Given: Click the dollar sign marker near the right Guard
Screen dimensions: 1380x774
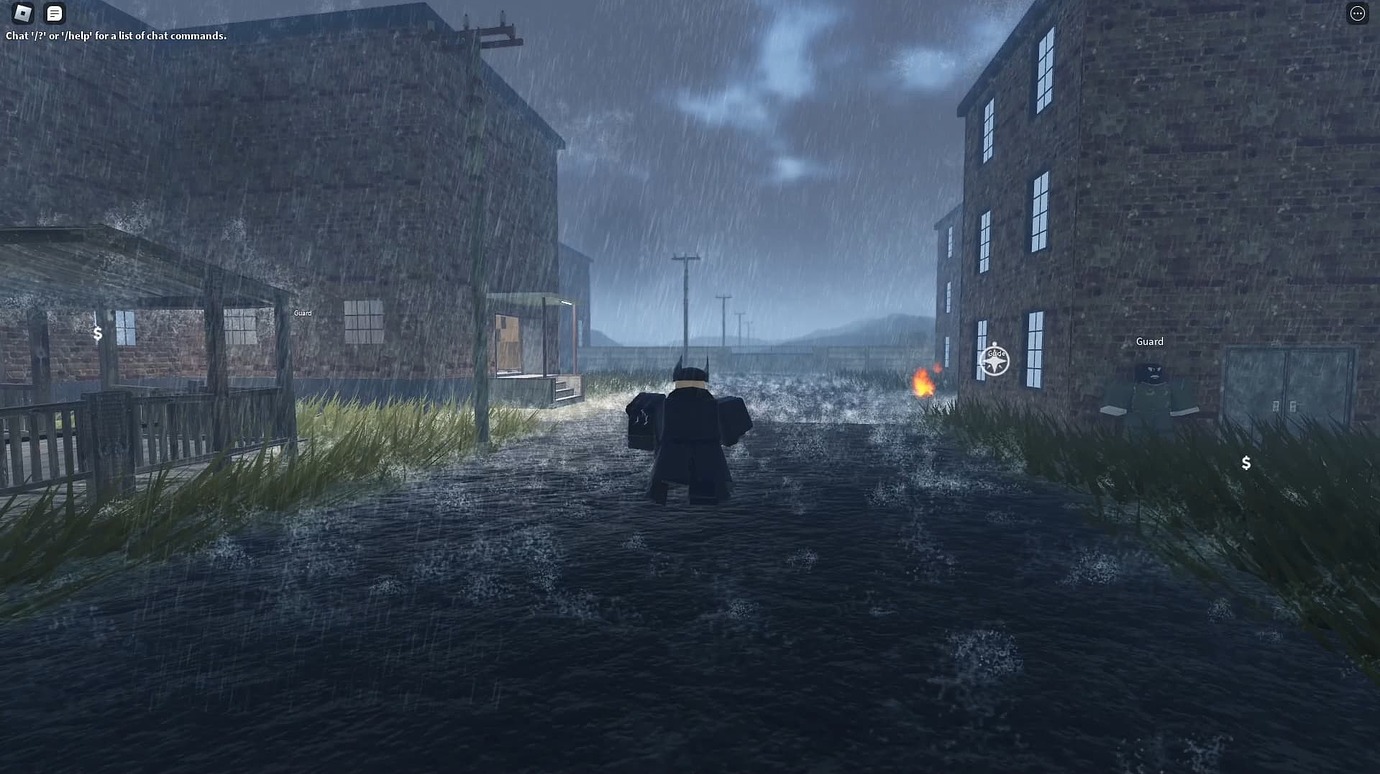Looking at the screenshot, I should point(1245,462).
